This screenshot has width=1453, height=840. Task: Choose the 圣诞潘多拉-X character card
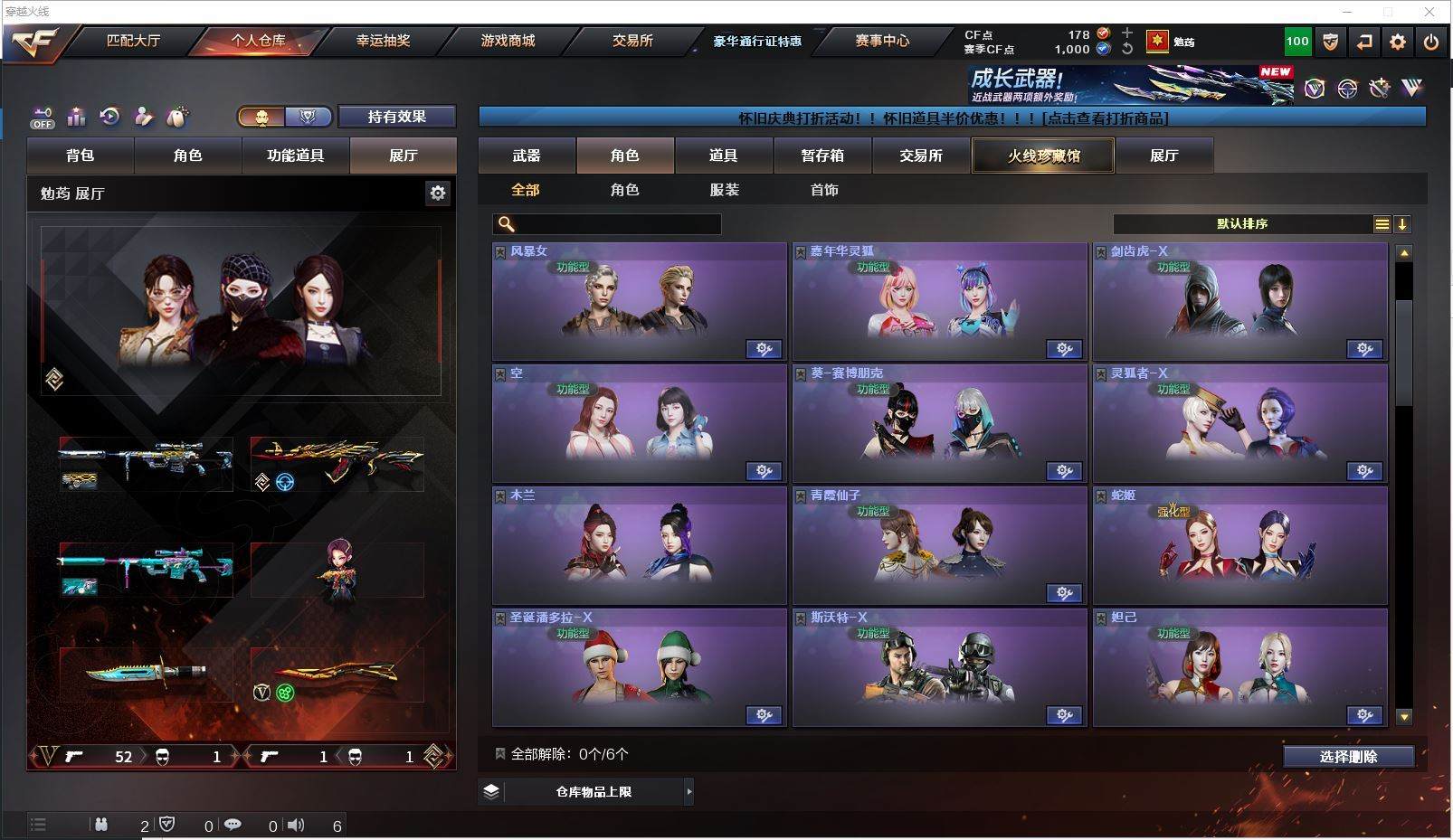pos(639,668)
